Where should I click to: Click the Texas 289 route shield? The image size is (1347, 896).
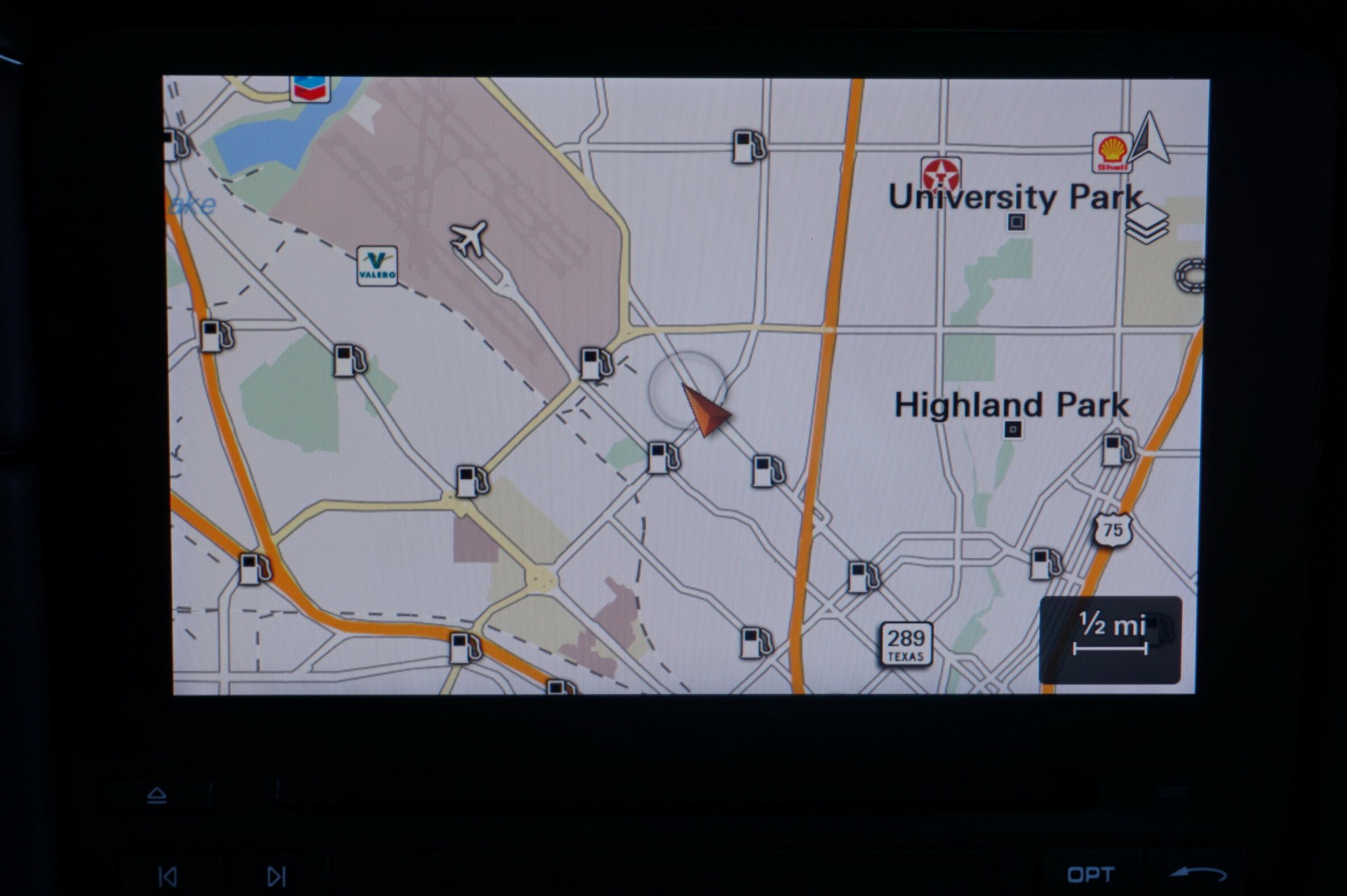pos(906,643)
